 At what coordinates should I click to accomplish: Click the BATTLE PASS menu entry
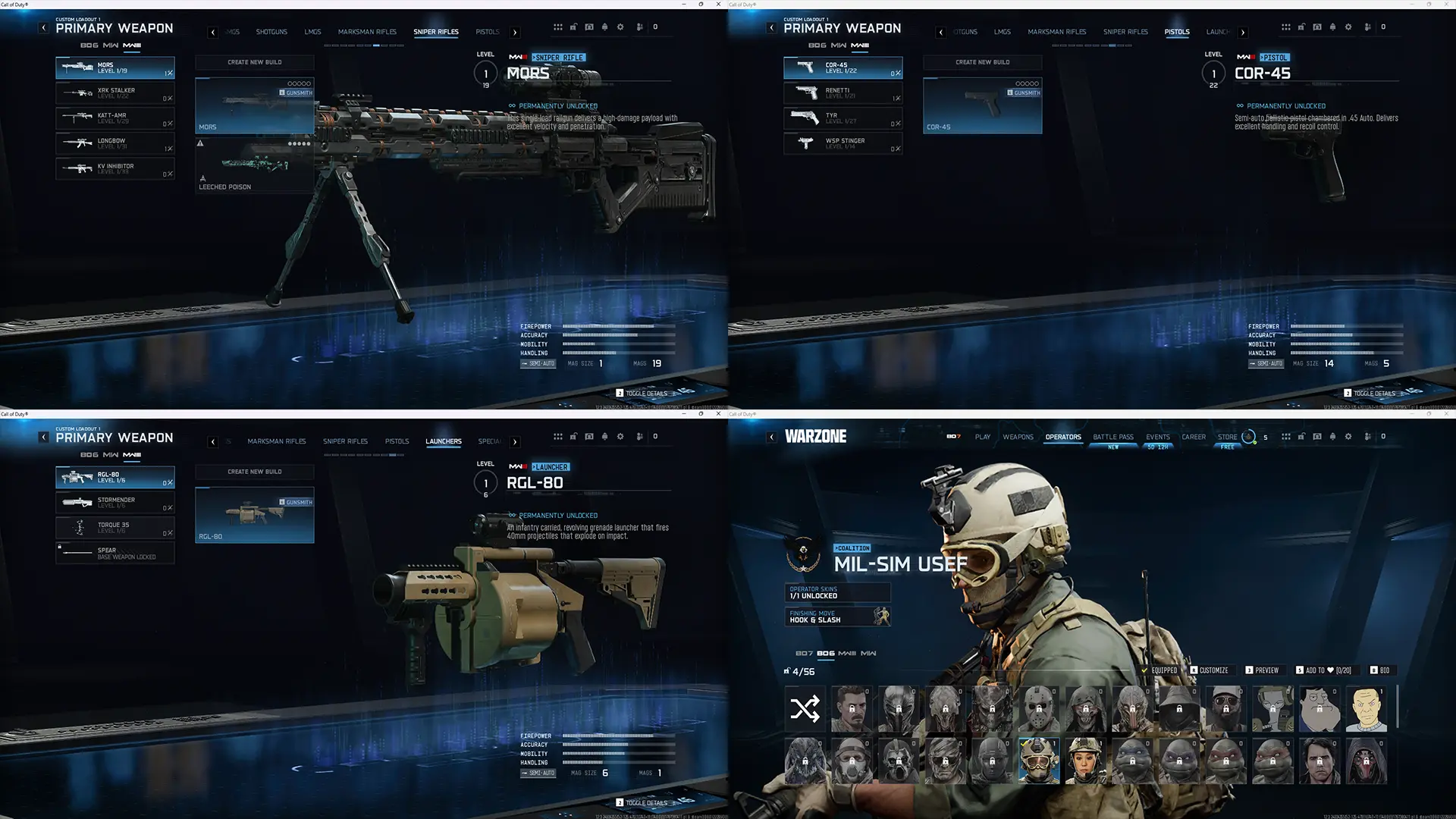coord(1112,438)
